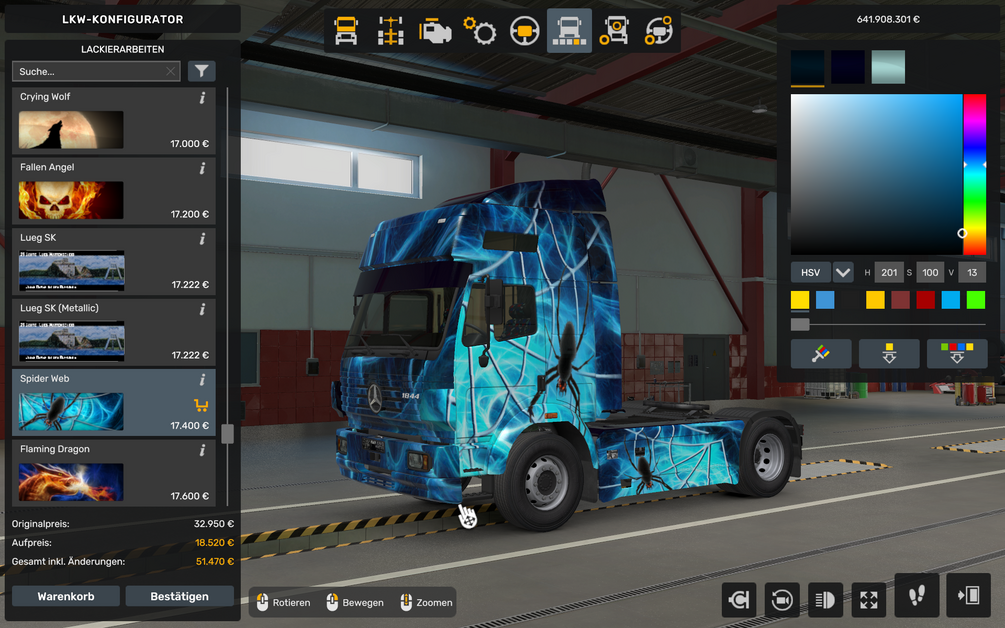
Task: Toggle the truck headlights button
Action: pos(825,599)
